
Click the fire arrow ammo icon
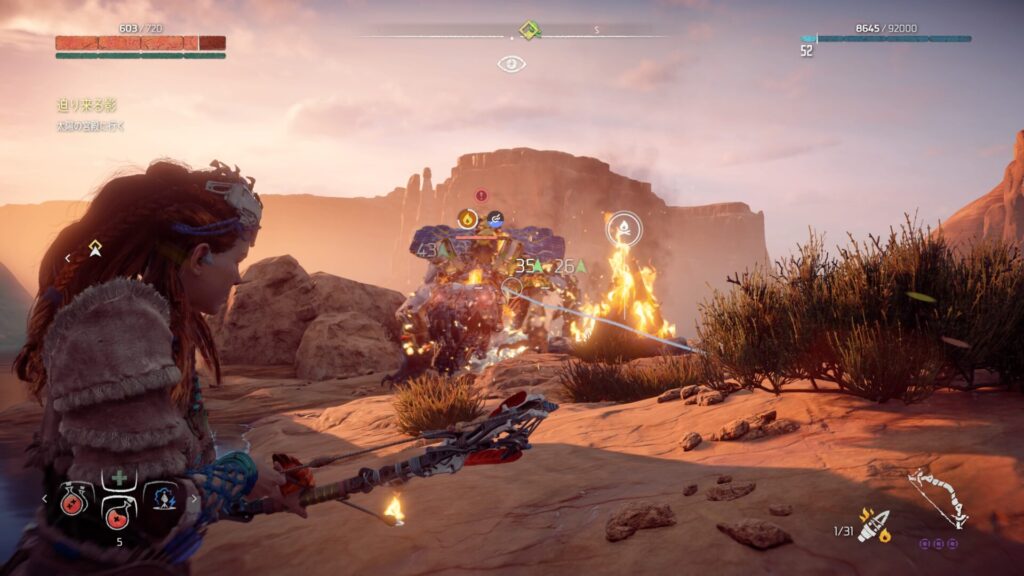pos(873,525)
